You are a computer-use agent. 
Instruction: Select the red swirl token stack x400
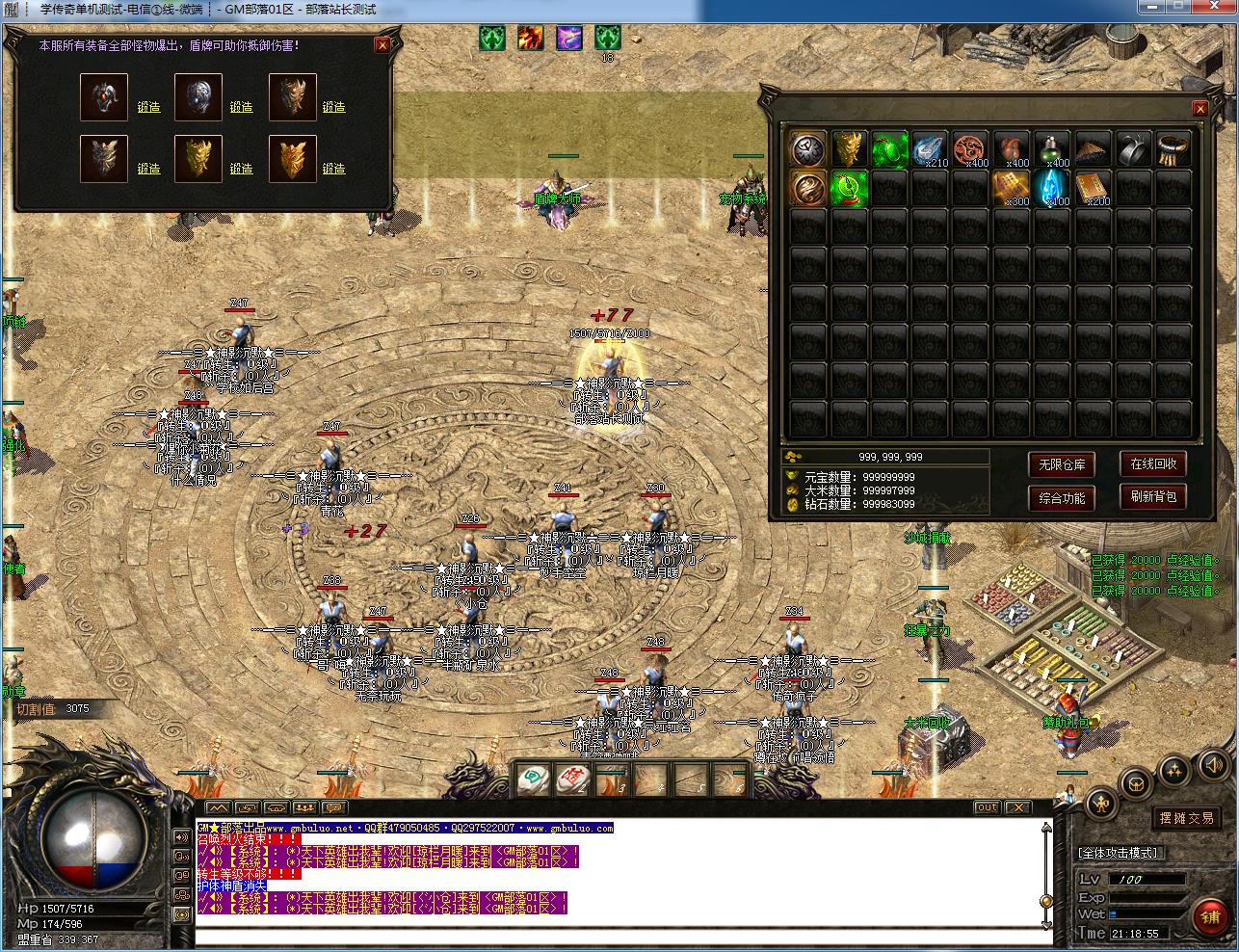971,149
